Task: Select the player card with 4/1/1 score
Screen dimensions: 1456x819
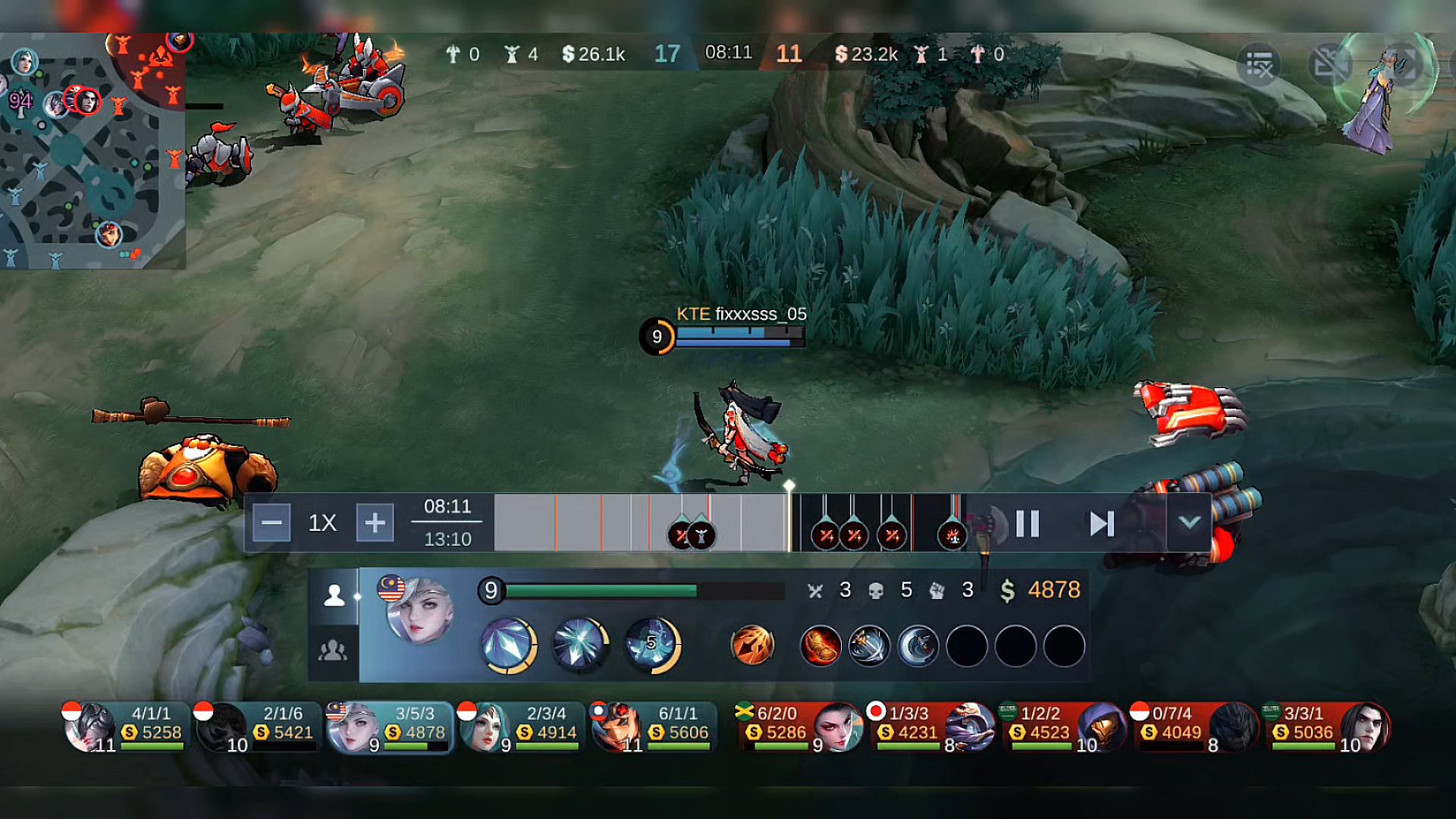Action: click(x=125, y=726)
